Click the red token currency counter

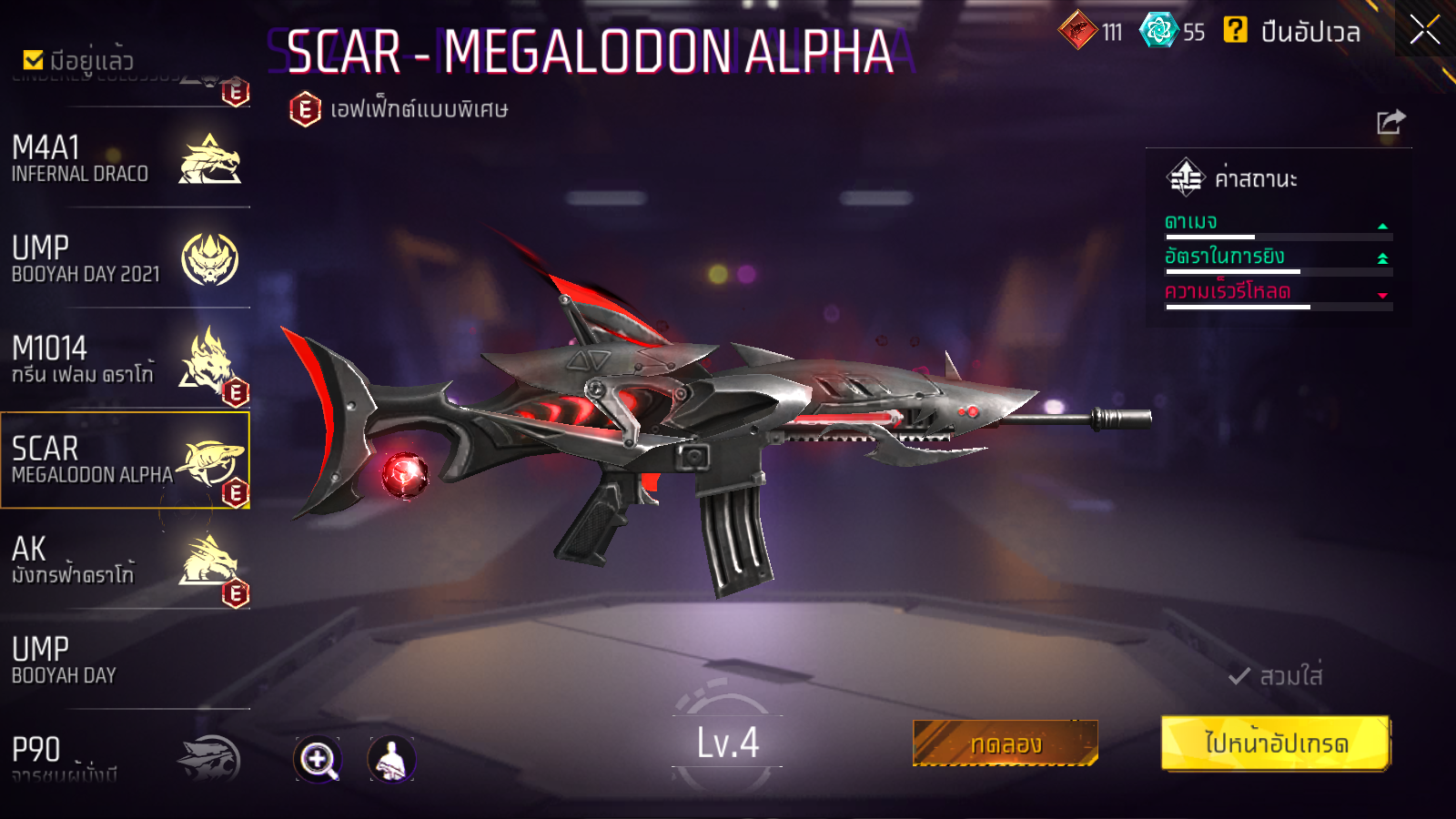click(1090, 31)
